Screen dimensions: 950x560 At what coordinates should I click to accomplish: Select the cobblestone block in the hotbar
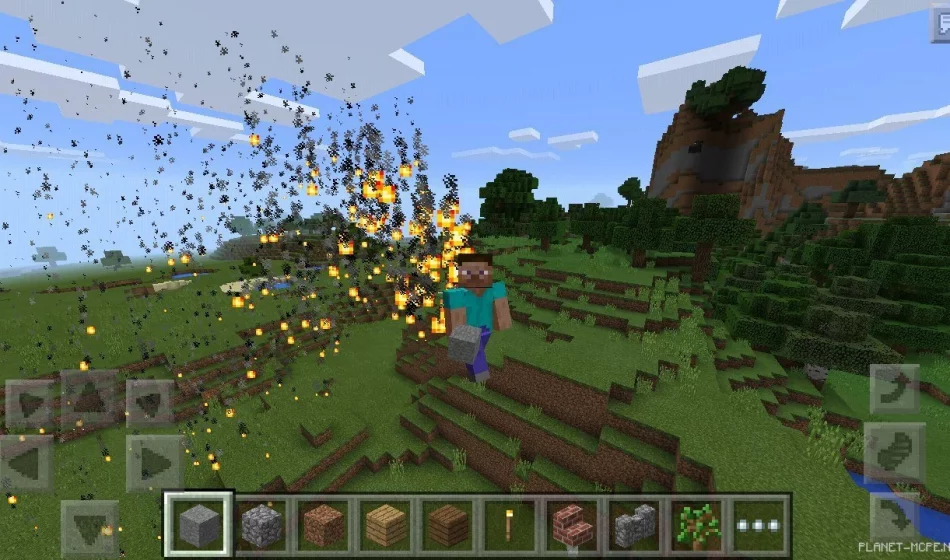click(x=262, y=524)
